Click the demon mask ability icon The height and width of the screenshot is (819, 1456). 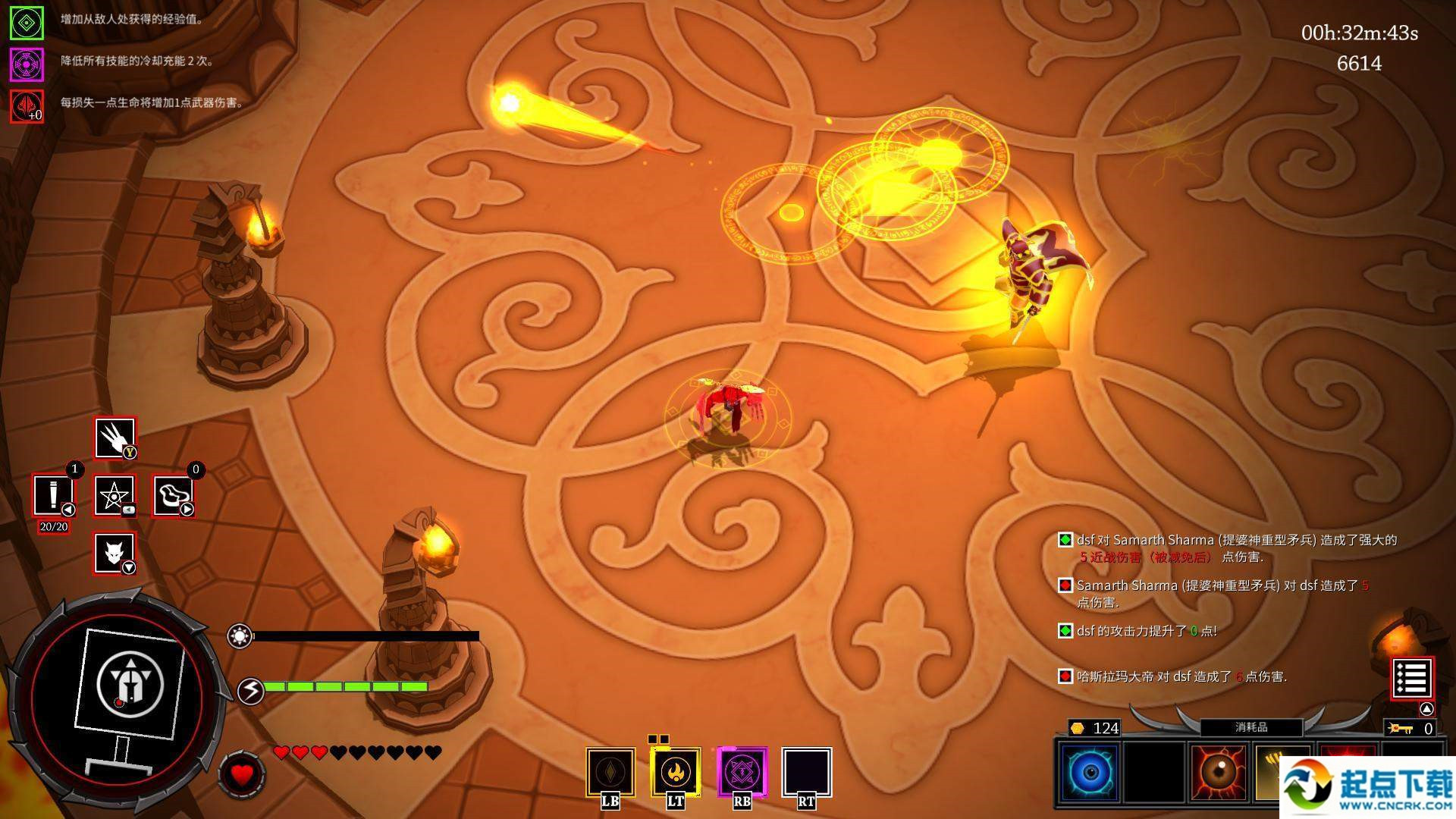coord(115,552)
